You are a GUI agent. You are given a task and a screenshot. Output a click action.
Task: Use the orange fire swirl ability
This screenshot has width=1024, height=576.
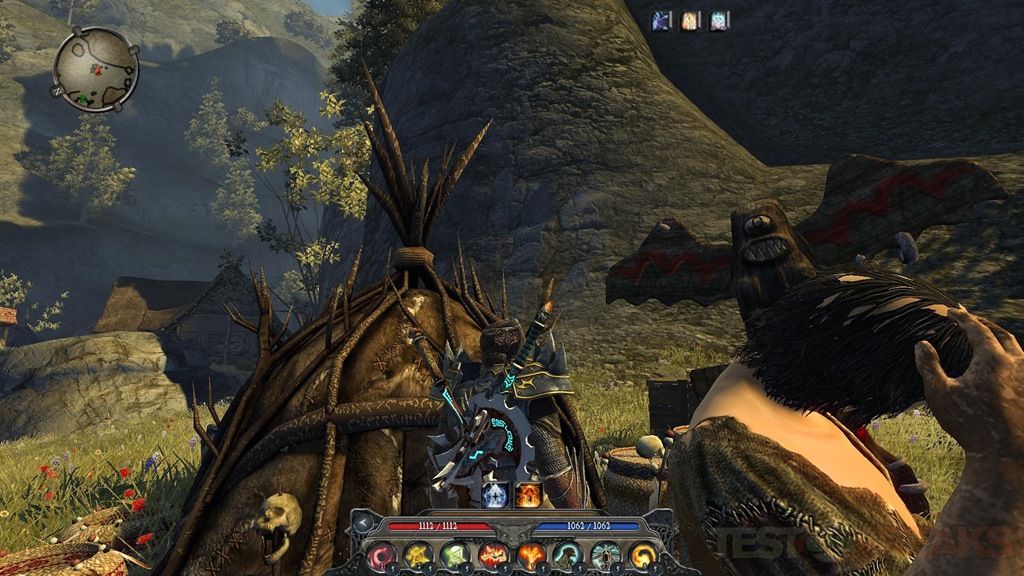(643, 555)
